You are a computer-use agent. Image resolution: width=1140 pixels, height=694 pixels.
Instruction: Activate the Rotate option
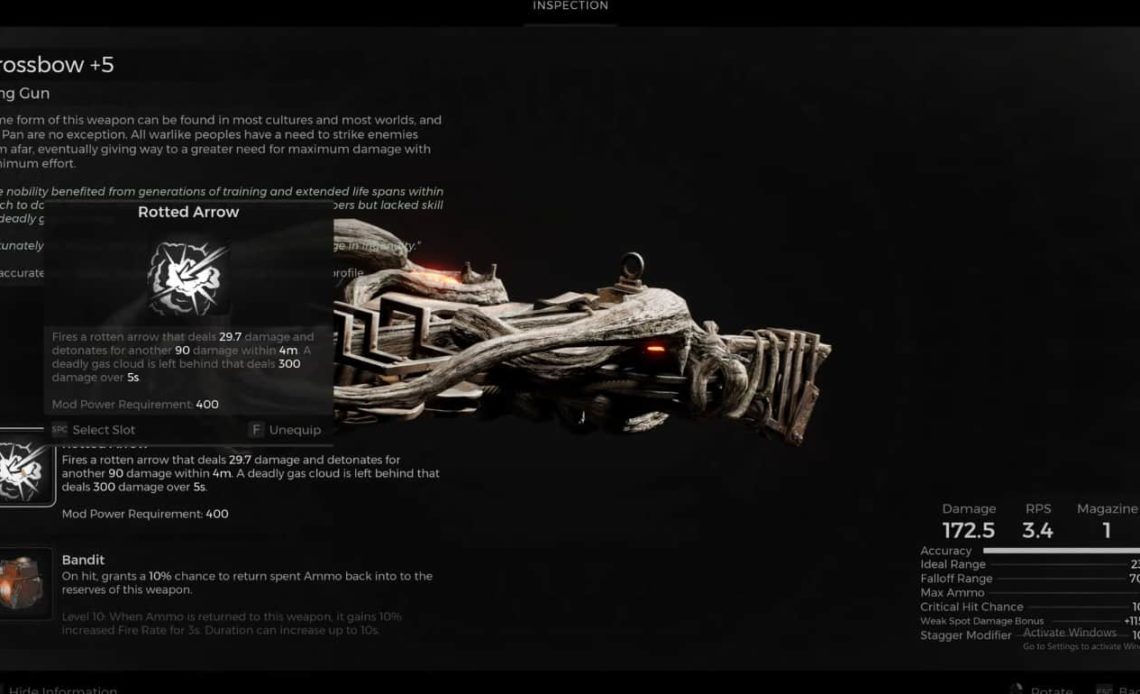pyautogui.click(x=1050, y=689)
